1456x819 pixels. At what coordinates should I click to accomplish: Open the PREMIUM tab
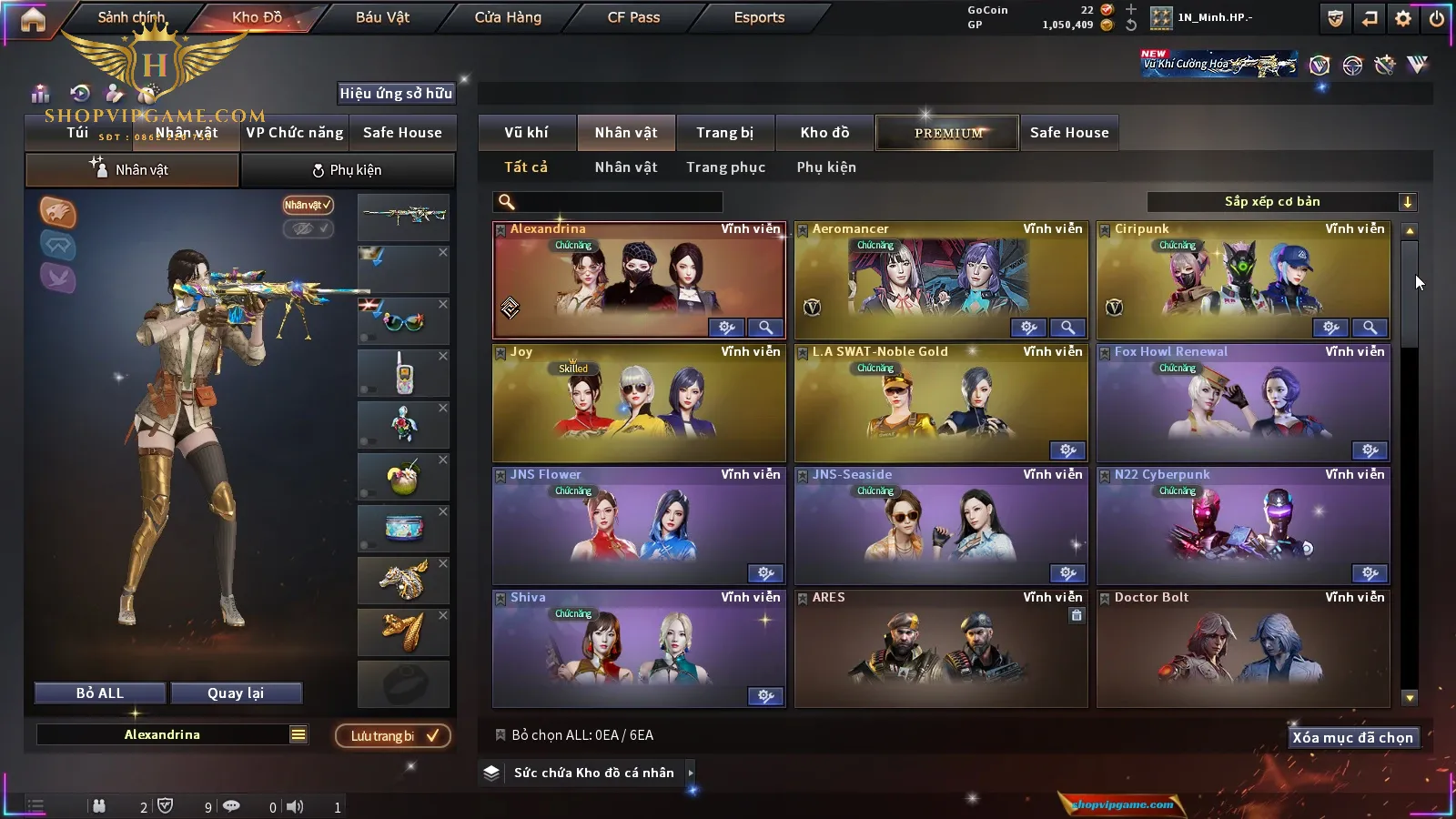click(947, 133)
